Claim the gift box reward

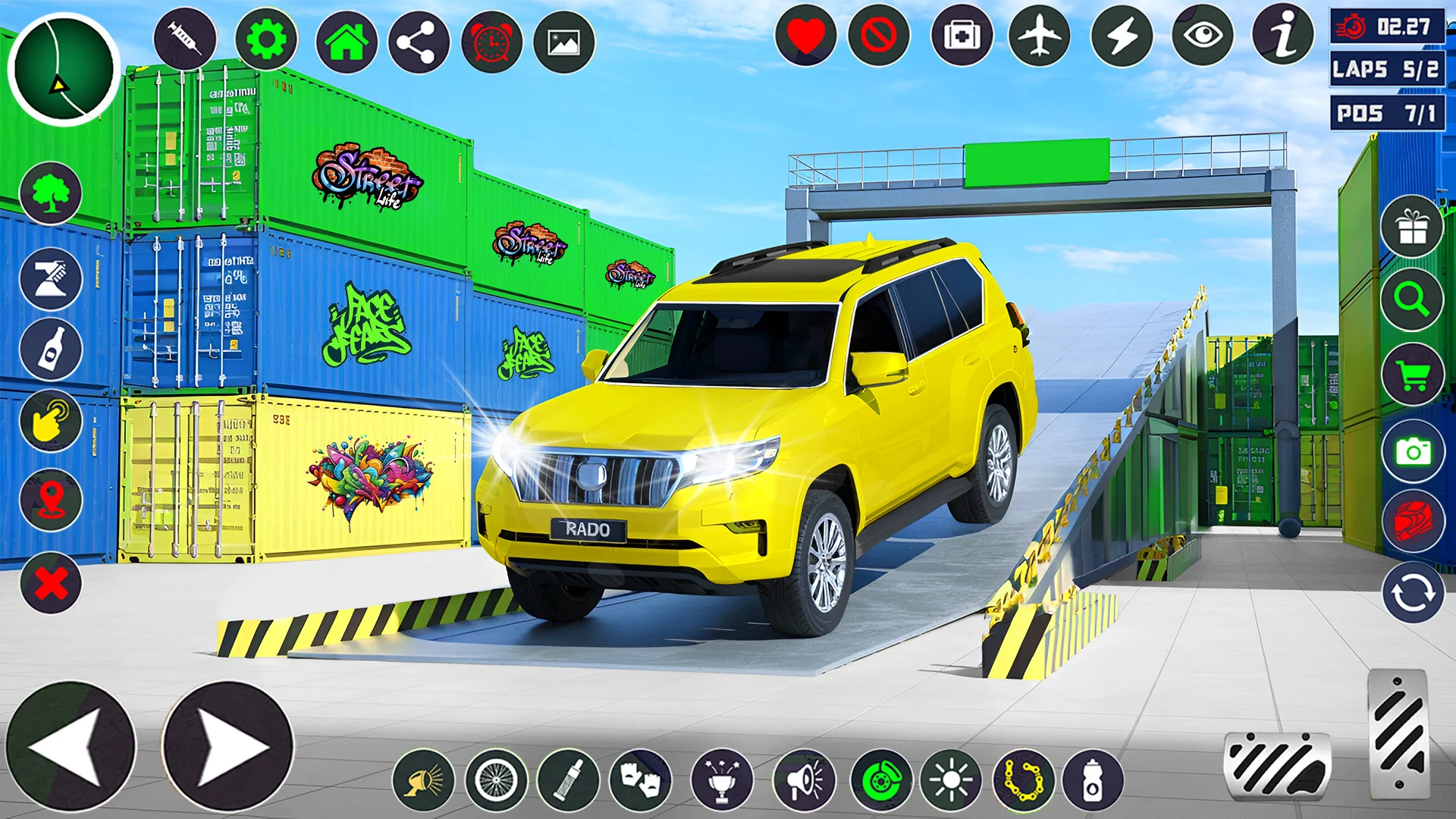point(1412,226)
